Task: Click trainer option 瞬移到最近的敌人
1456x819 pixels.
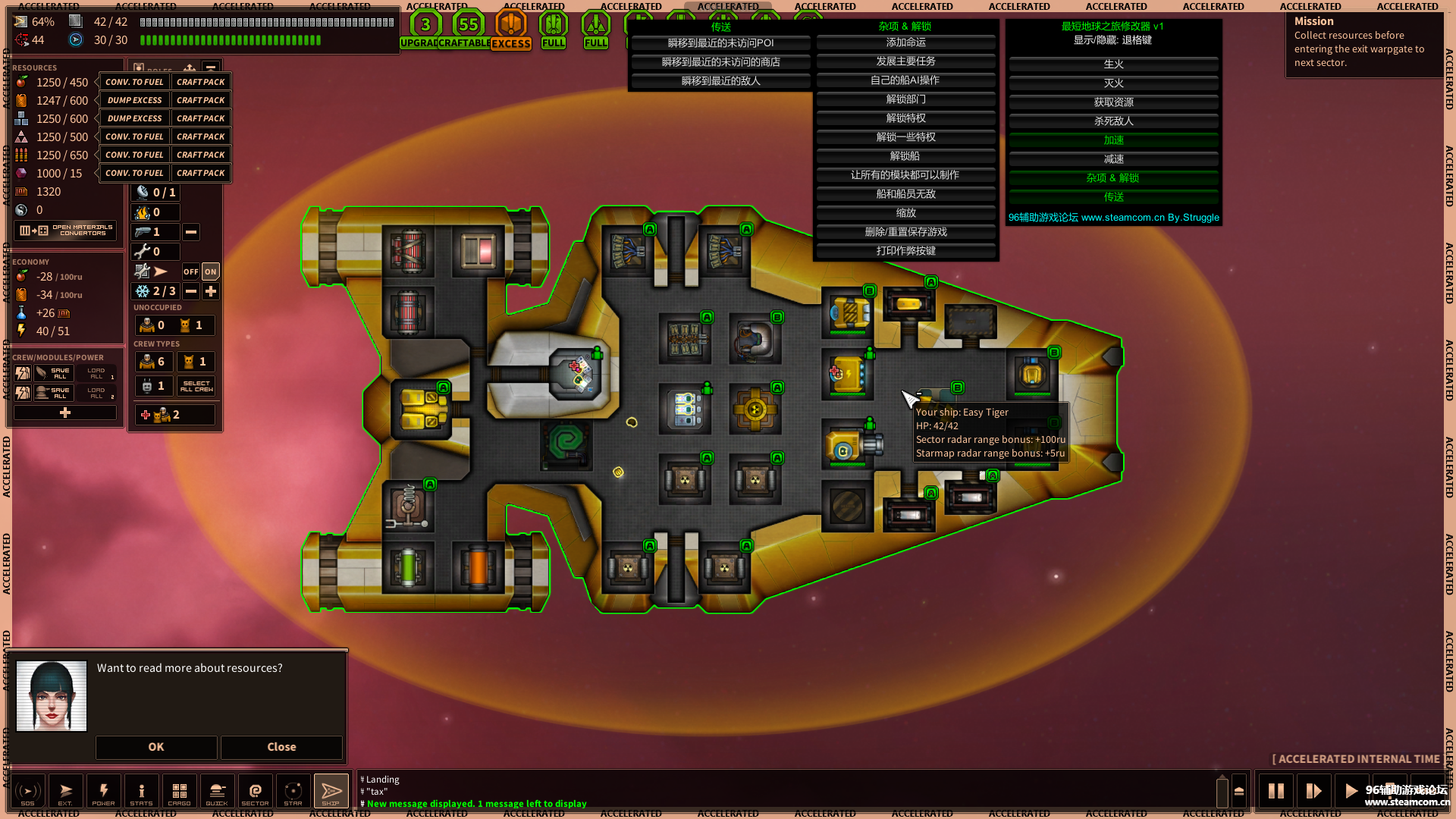Action: (720, 81)
